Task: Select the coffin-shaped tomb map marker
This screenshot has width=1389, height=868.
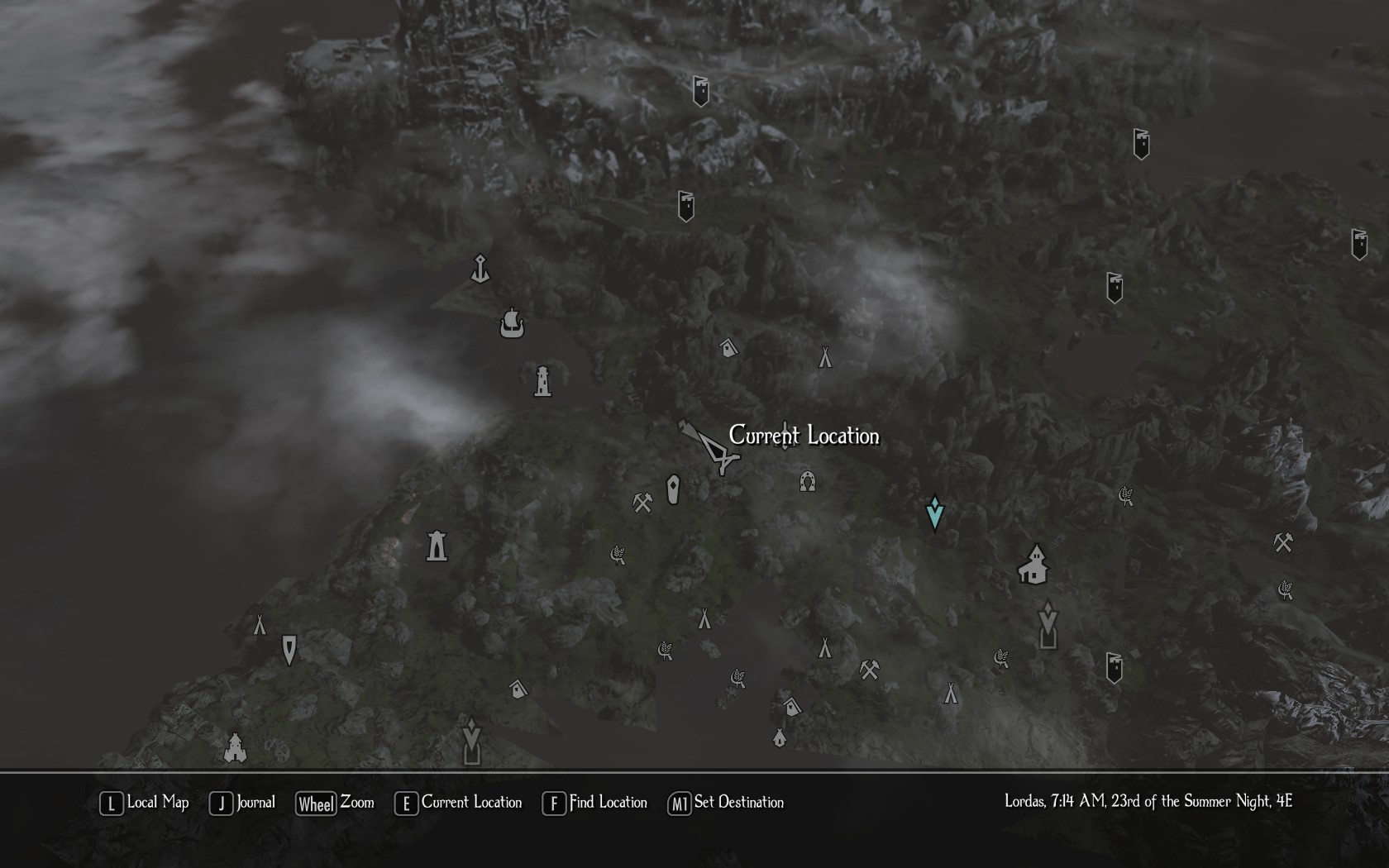Action: (x=673, y=489)
